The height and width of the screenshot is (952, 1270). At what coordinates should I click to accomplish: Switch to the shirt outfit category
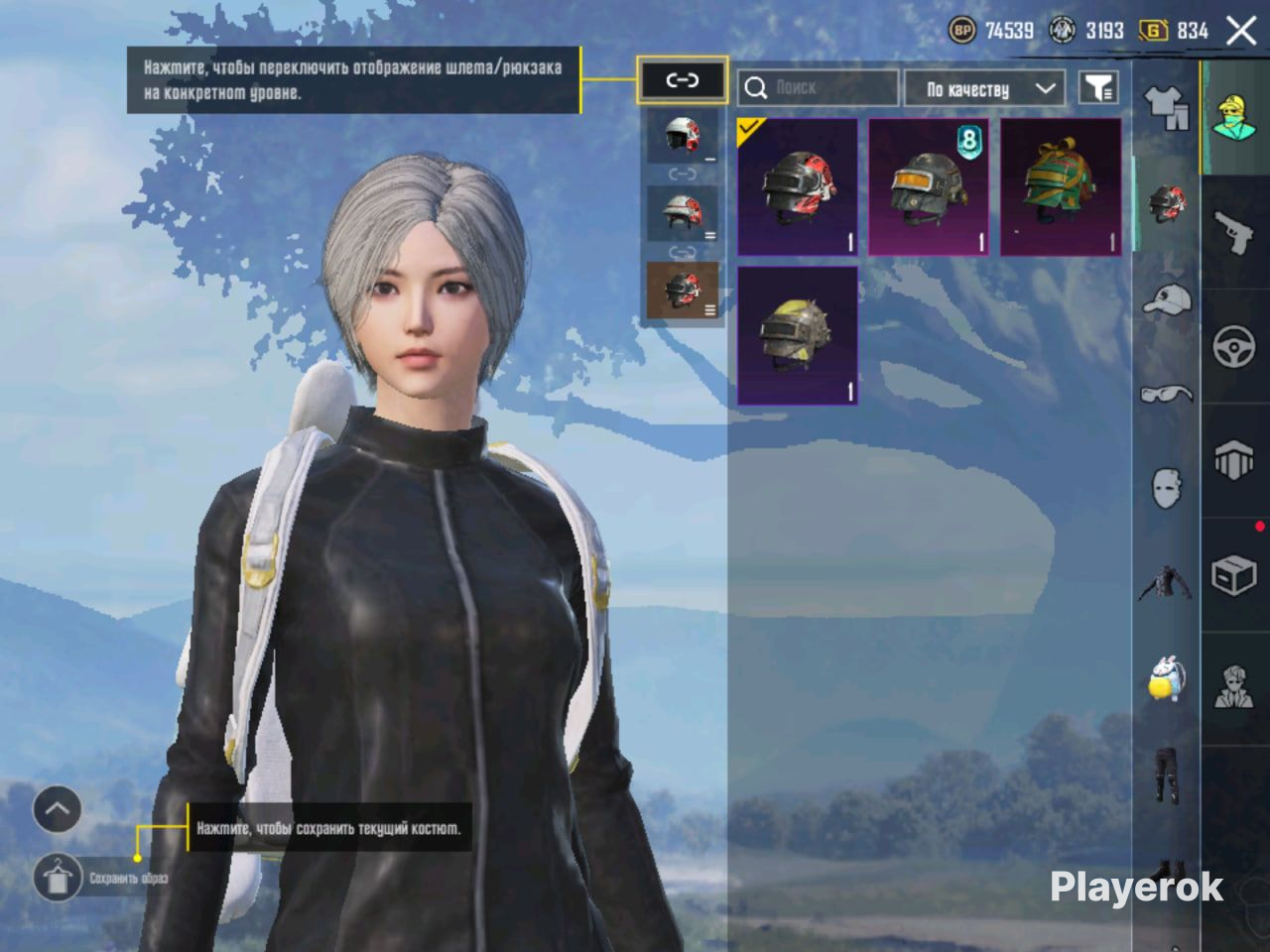(x=1167, y=107)
